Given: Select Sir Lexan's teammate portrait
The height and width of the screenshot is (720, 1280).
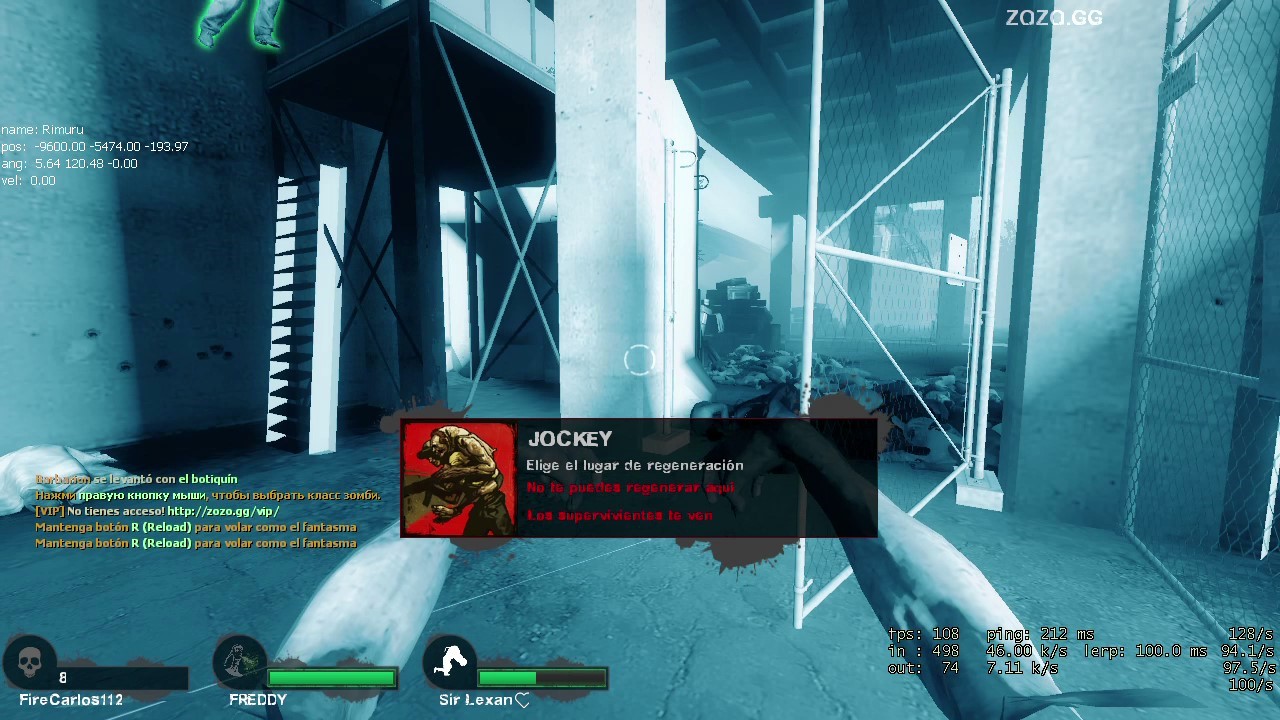Looking at the screenshot, I should point(450,661).
